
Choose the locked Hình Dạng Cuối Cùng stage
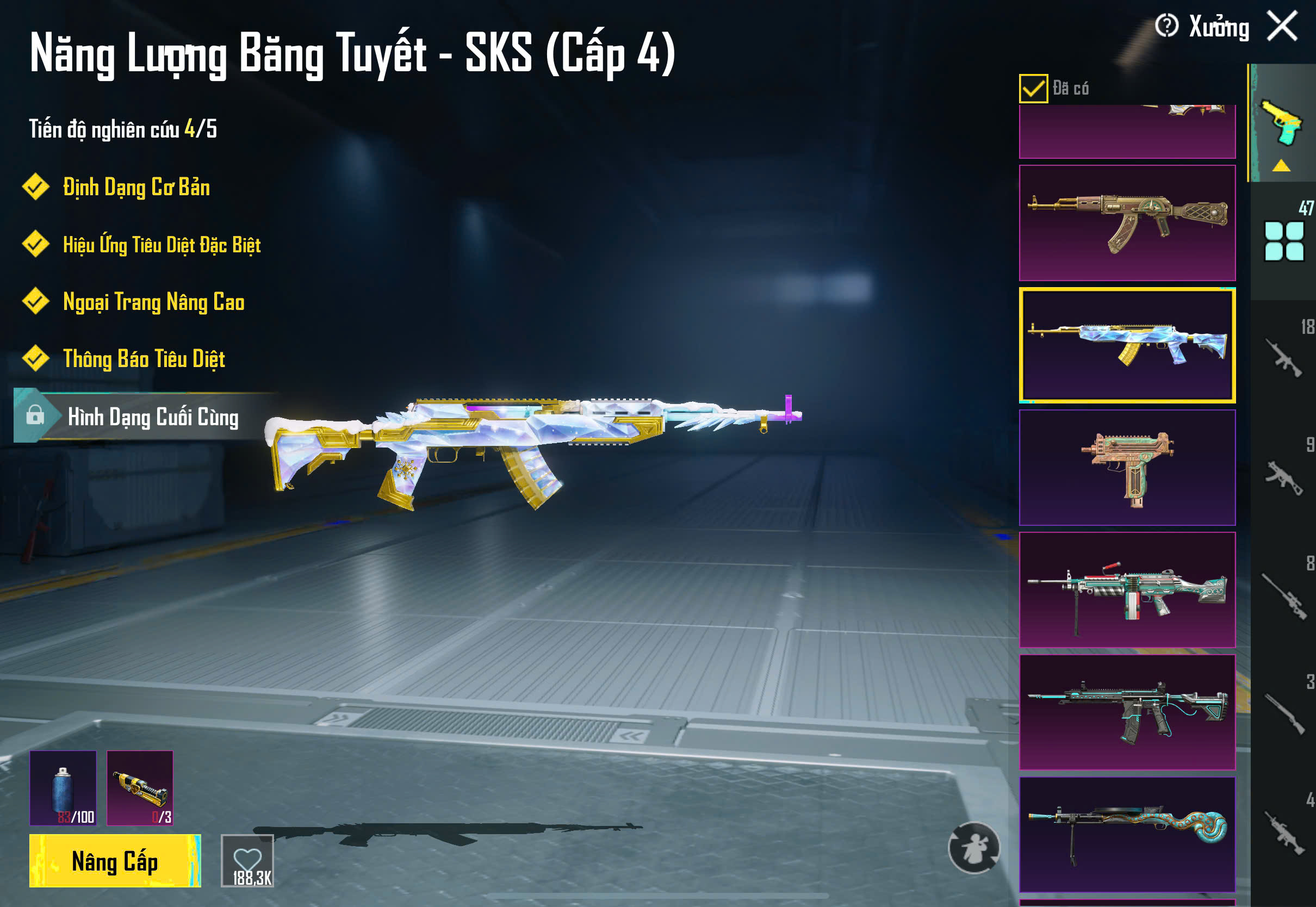pos(152,417)
